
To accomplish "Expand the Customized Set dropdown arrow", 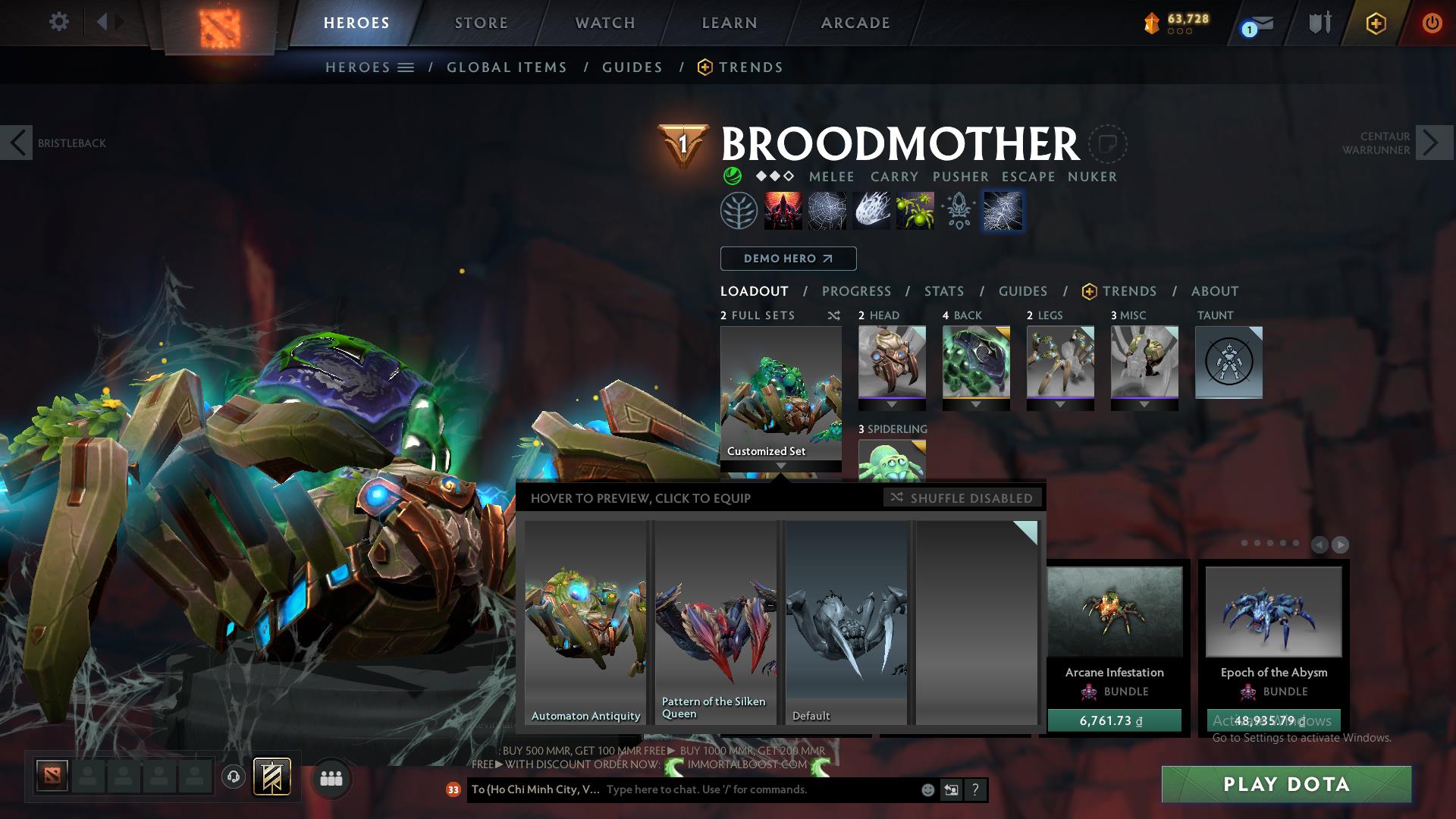I will (x=781, y=465).
